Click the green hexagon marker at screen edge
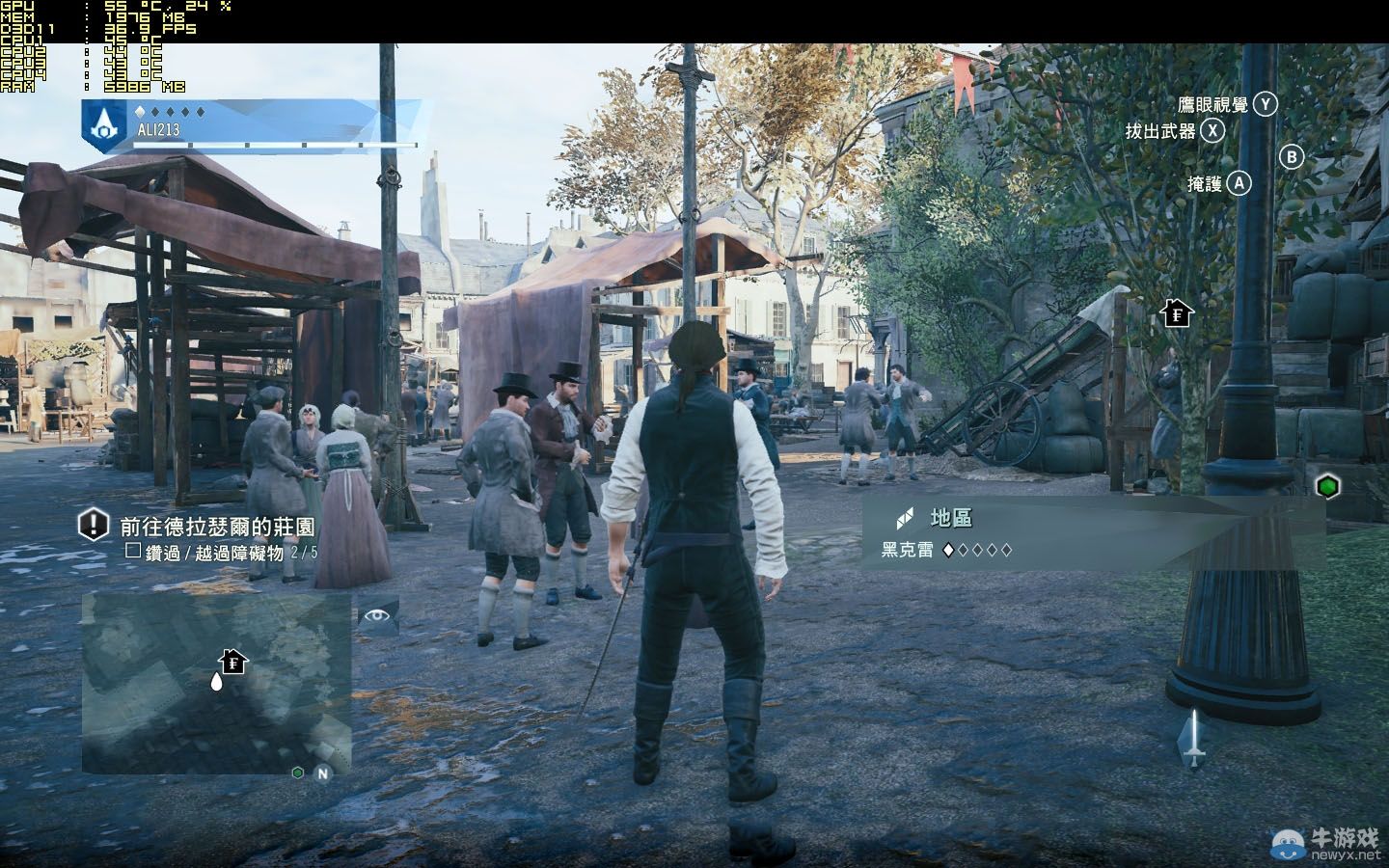This screenshot has height=868, width=1389. (1329, 487)
